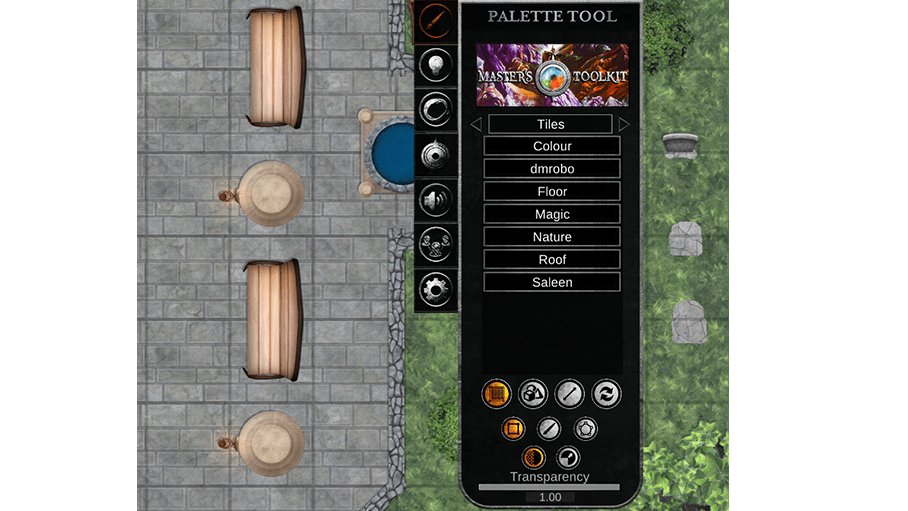Open the gear settings tool

click(436, 289)
